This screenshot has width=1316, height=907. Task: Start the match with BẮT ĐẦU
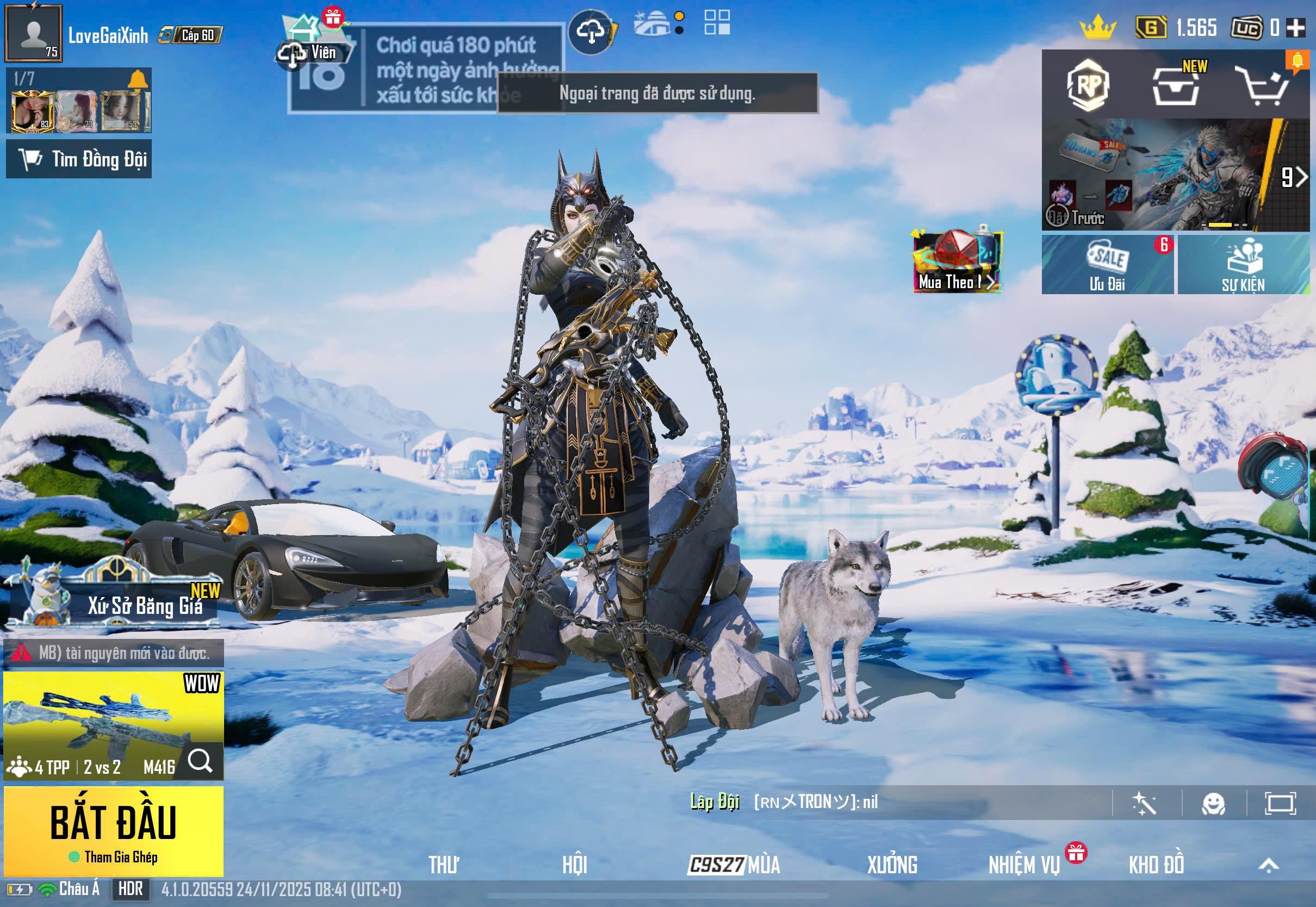[x=113, y=830]
